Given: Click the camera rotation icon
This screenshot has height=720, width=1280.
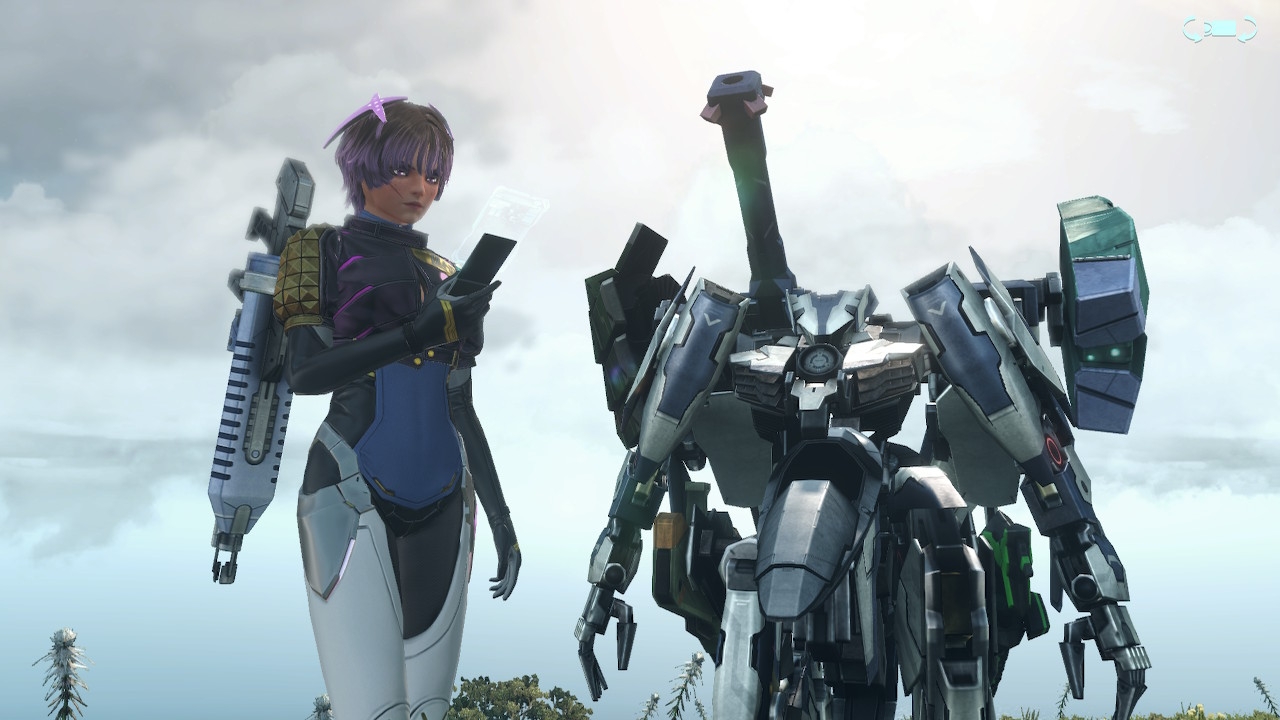Looking at the screenshot, I should [1219, 31].
